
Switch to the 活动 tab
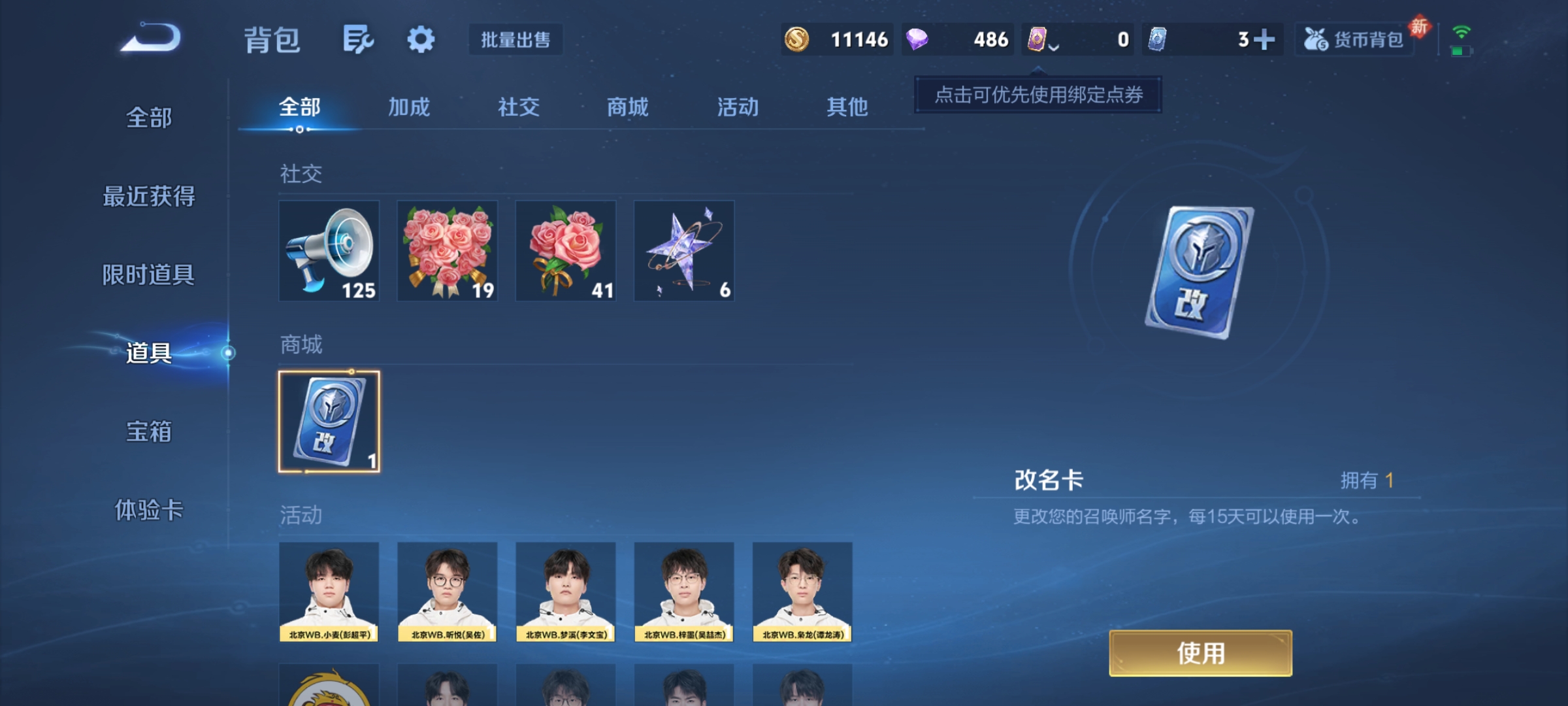click(x=737, y=108)
